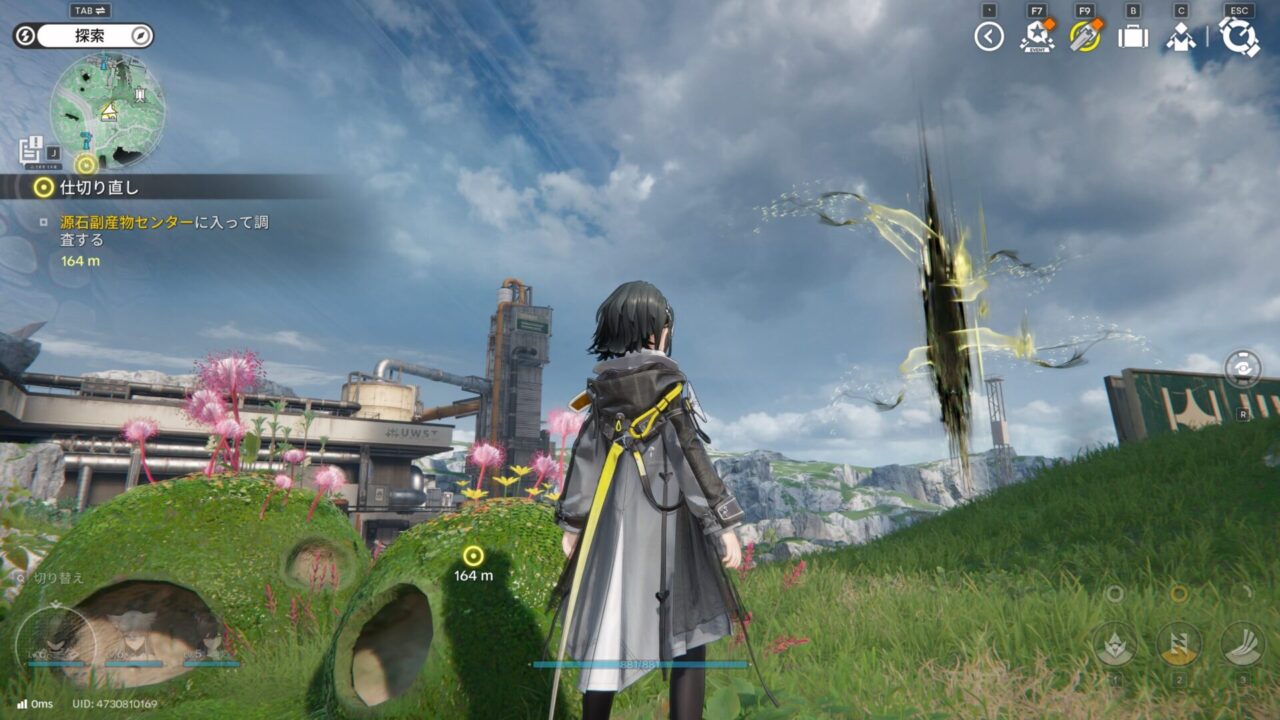This screenshot has width=1280, height=720.
Task: Open the mission log icon beside the minimap
Action: (x=32, y=151)
